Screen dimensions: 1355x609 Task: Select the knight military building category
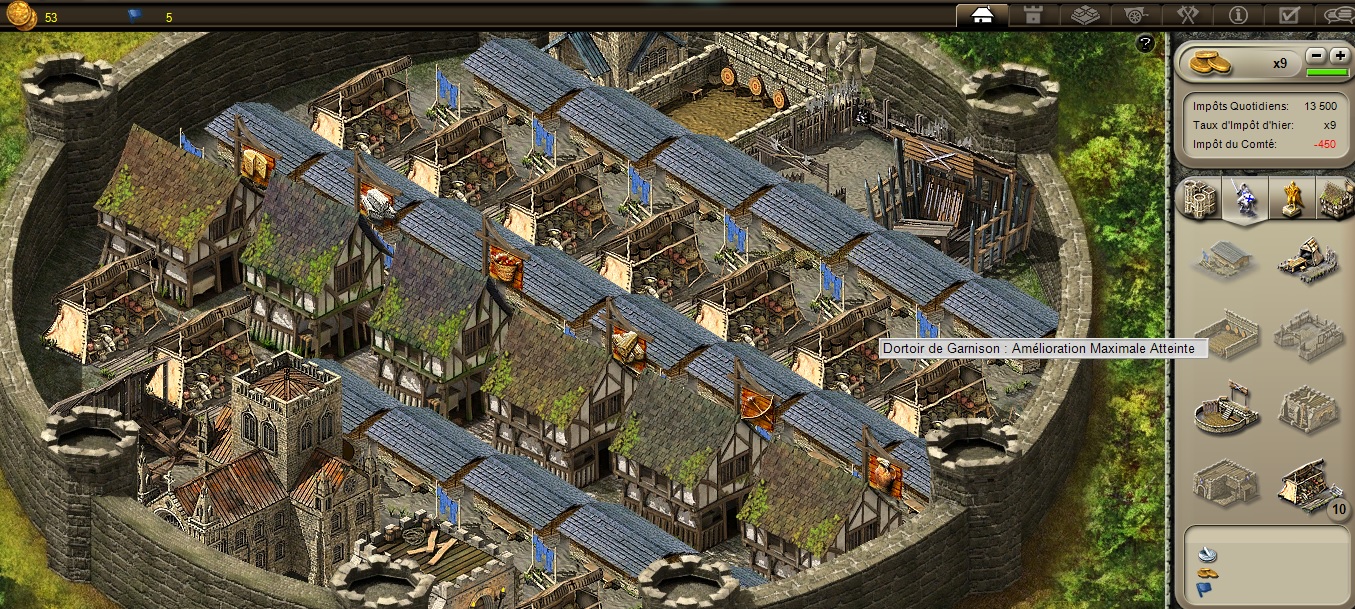pos(1242,198)
